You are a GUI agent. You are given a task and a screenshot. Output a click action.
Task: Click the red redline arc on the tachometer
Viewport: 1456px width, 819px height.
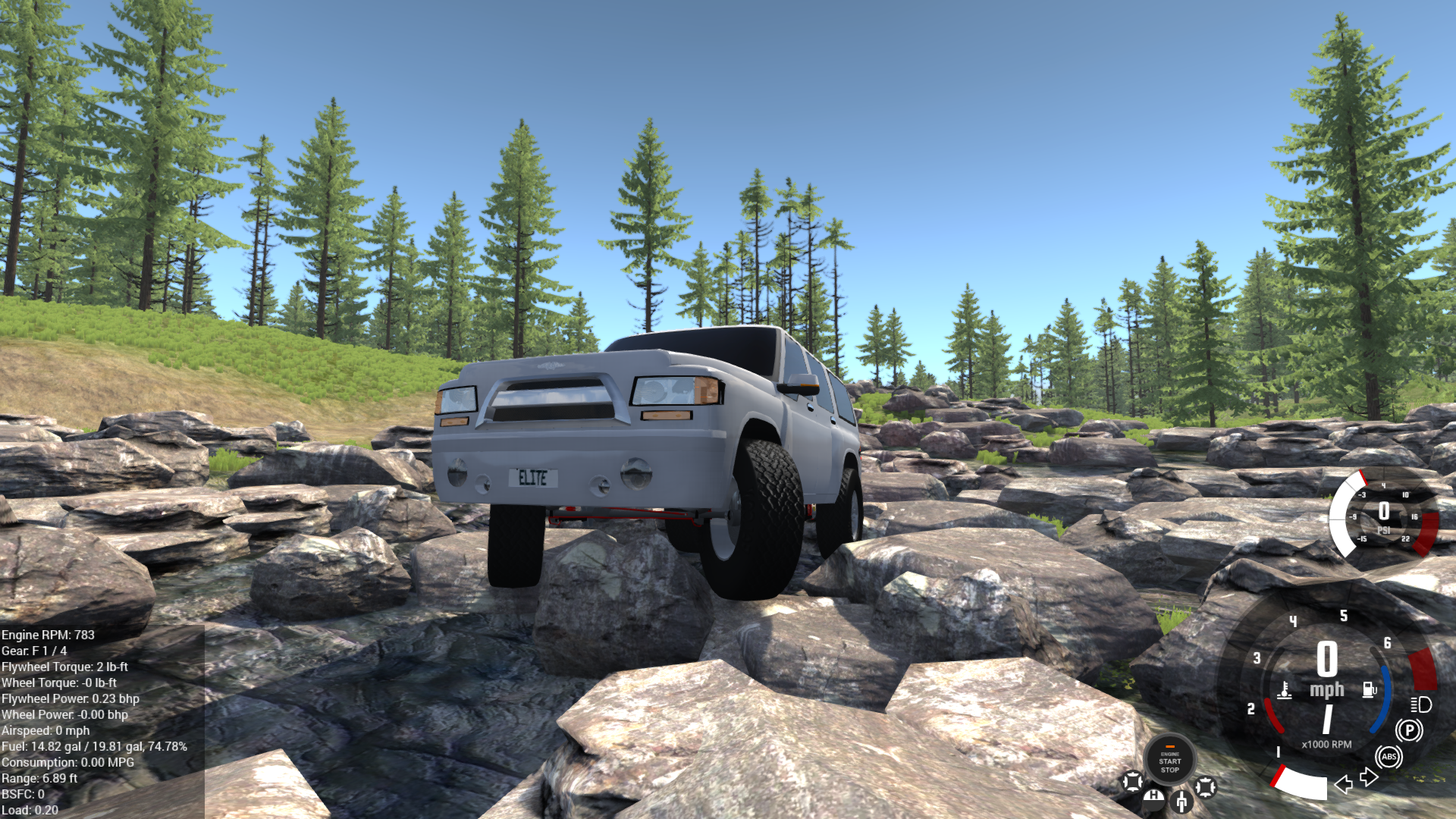[x=1424, y=669]
